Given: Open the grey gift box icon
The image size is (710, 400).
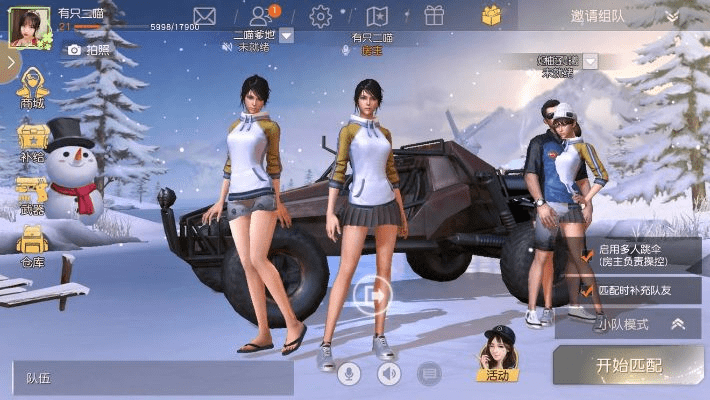Looking at the screenshot, I should (434, 16).
